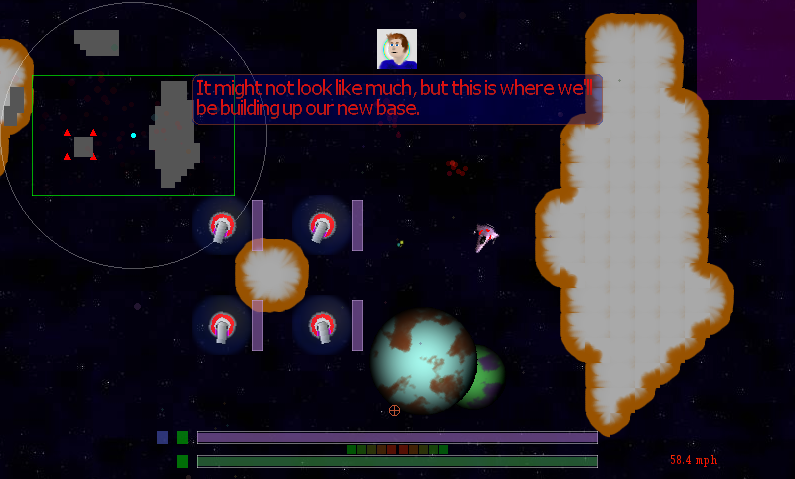Click the circular radar minimap
795x479 pixels.
[133, 135]
